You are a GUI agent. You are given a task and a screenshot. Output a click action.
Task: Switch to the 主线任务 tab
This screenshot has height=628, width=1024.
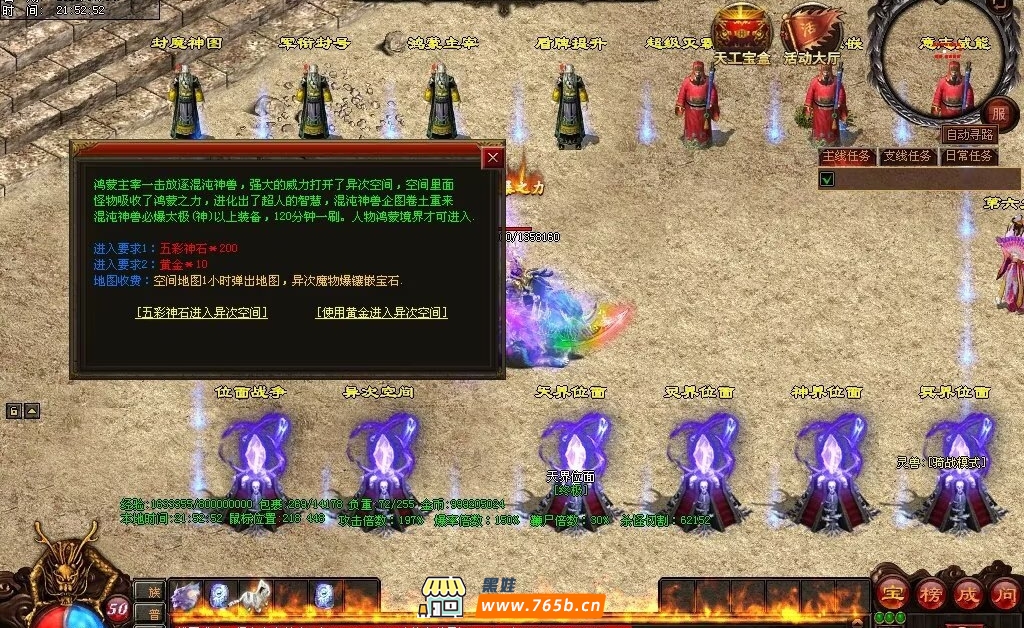click(847, 157)
